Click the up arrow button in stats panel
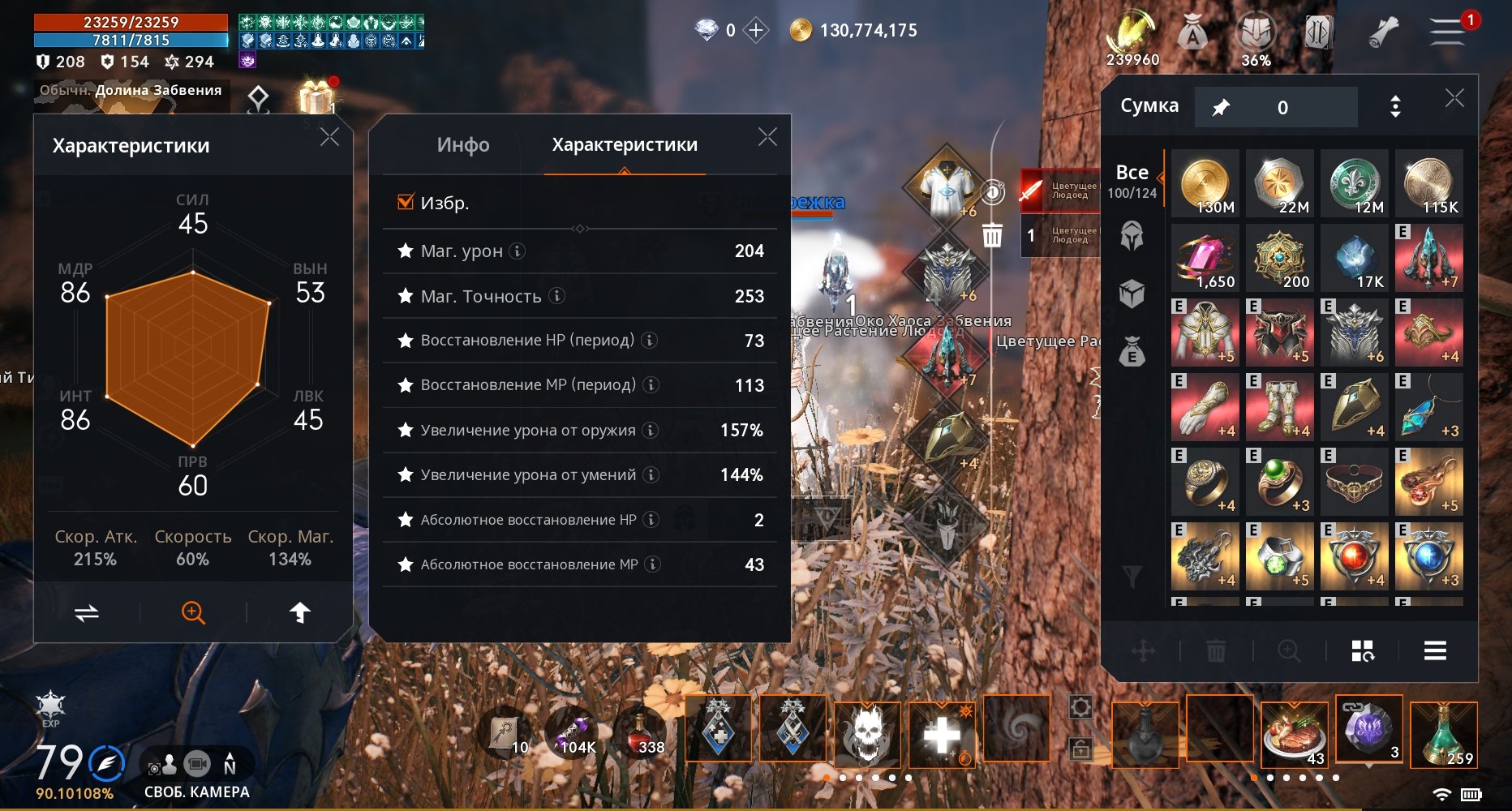Image resolution: width=1512 pixels, height=811 pixels. (x=300, y=613)
